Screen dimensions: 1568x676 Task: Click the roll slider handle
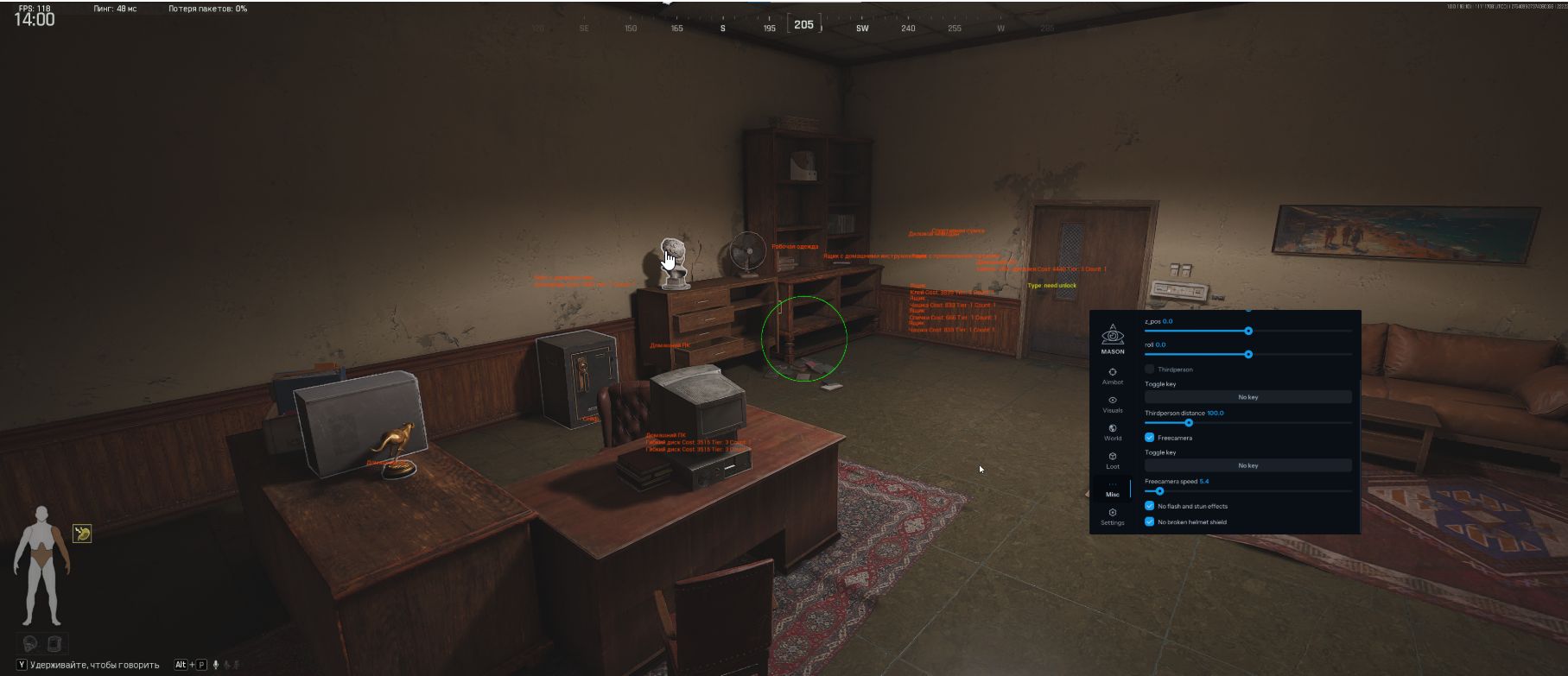coord(1248,354)
